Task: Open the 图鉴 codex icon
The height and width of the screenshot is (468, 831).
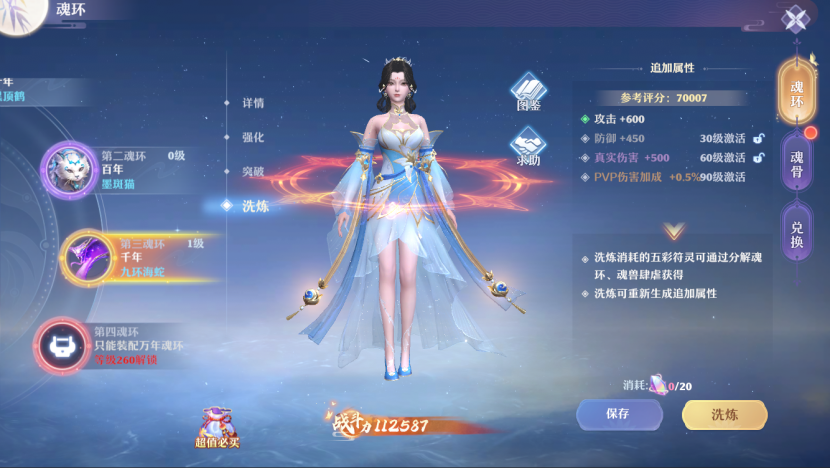Action: point(528,91)
